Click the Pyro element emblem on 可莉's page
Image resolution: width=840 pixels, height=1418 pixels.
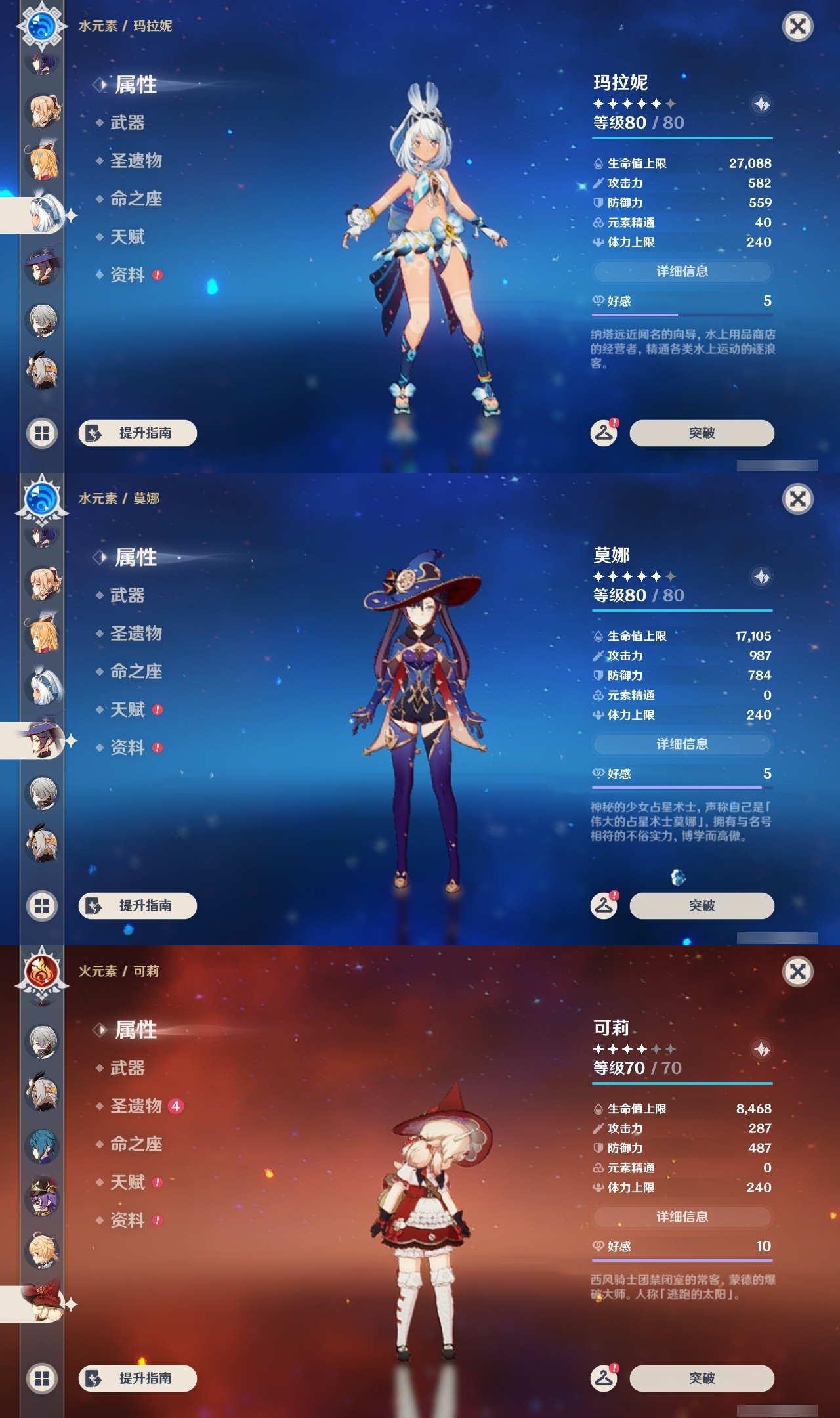pyautogui.click(x=41, y=972)
